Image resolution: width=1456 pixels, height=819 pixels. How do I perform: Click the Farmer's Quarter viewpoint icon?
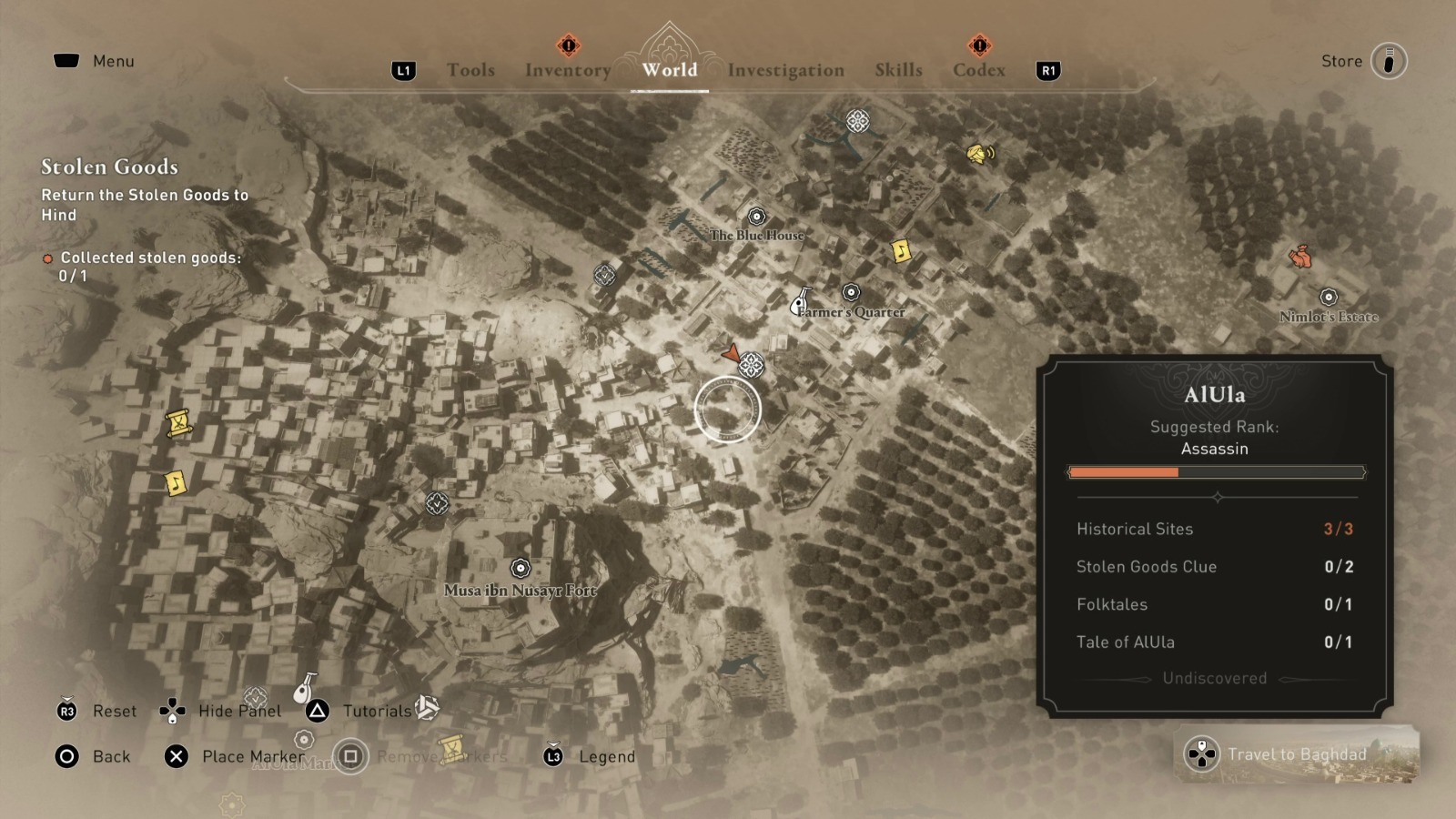(851, 293)
